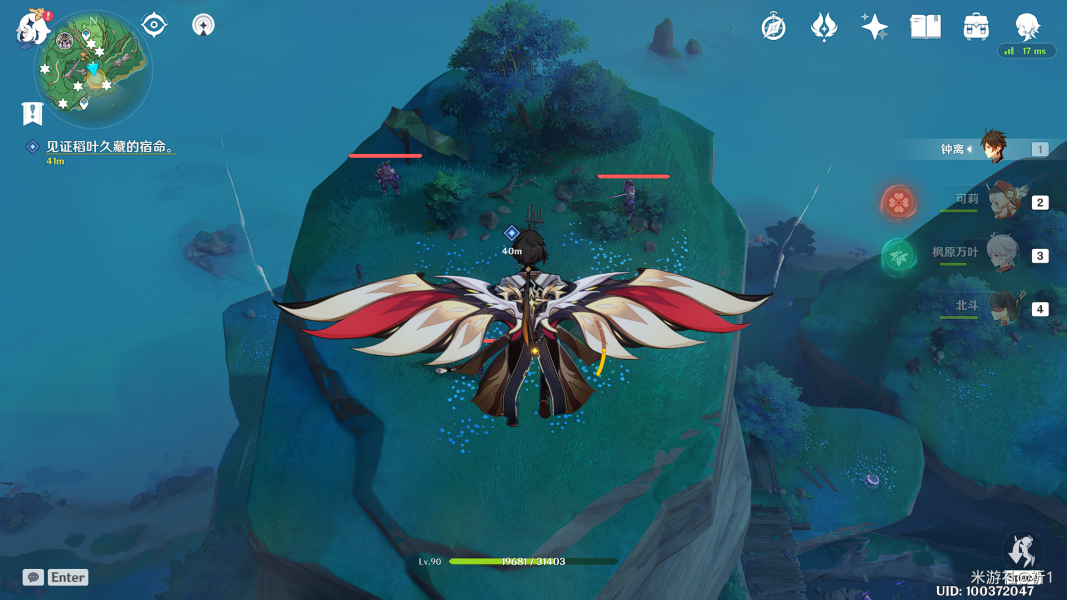
Task: Open the Paimon main menu
Action: tap(33, 28)
